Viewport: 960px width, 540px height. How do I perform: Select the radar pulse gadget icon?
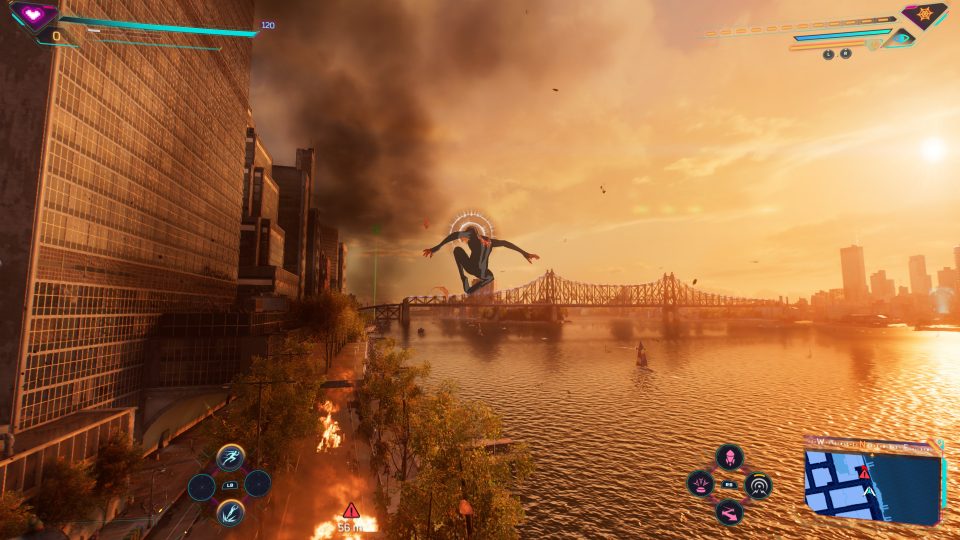(x=758, y=485)
